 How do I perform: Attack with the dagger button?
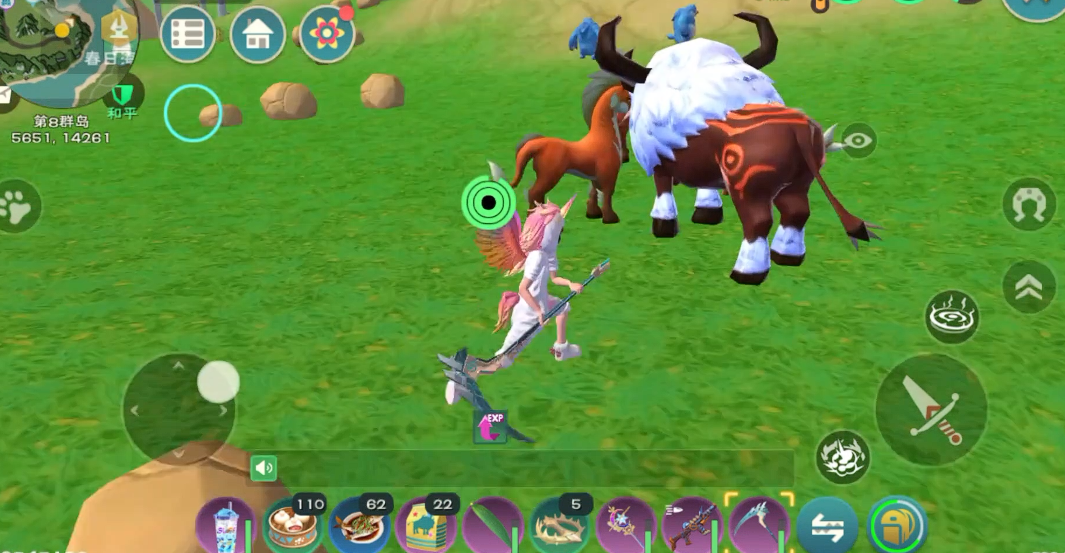tap(931, 409)
